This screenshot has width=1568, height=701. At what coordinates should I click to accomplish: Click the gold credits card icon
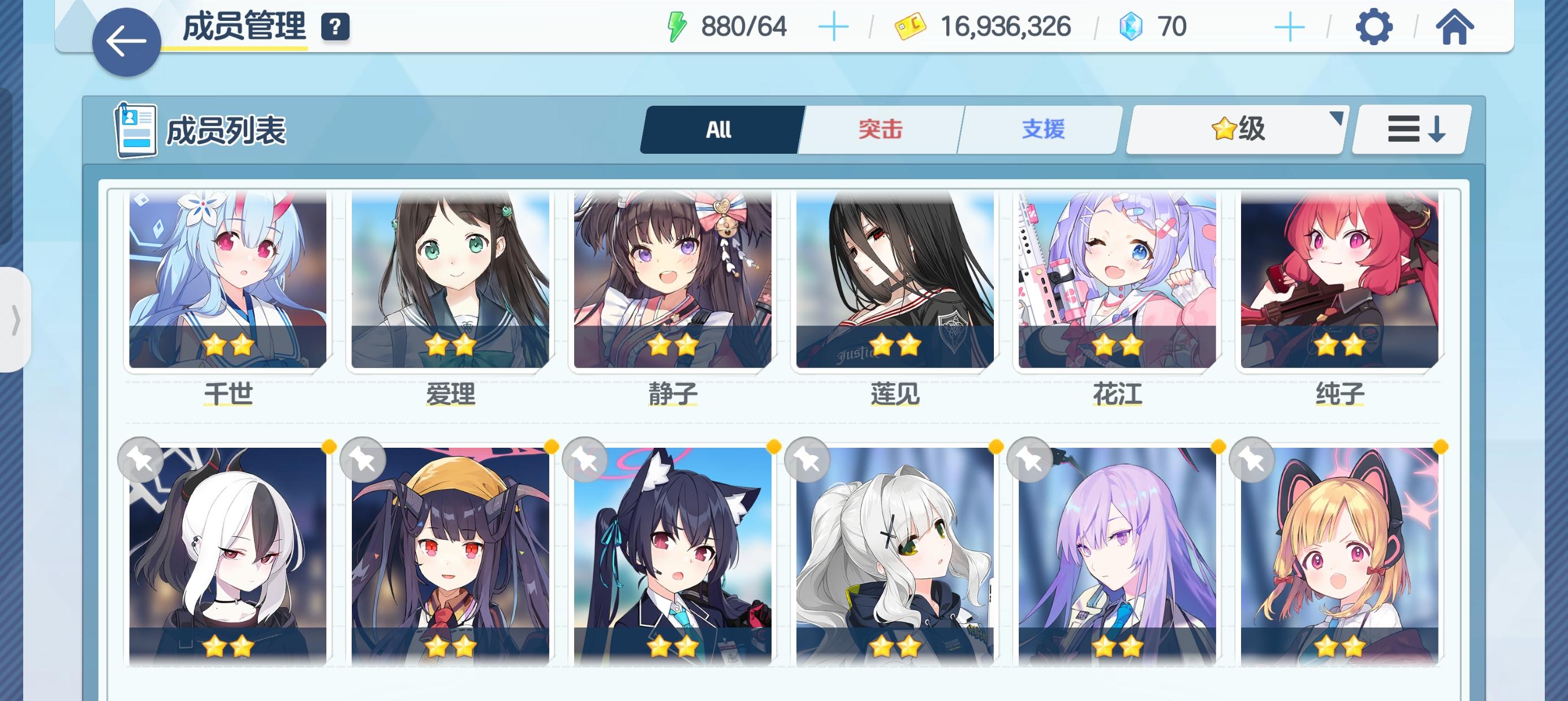coord(910,25)
